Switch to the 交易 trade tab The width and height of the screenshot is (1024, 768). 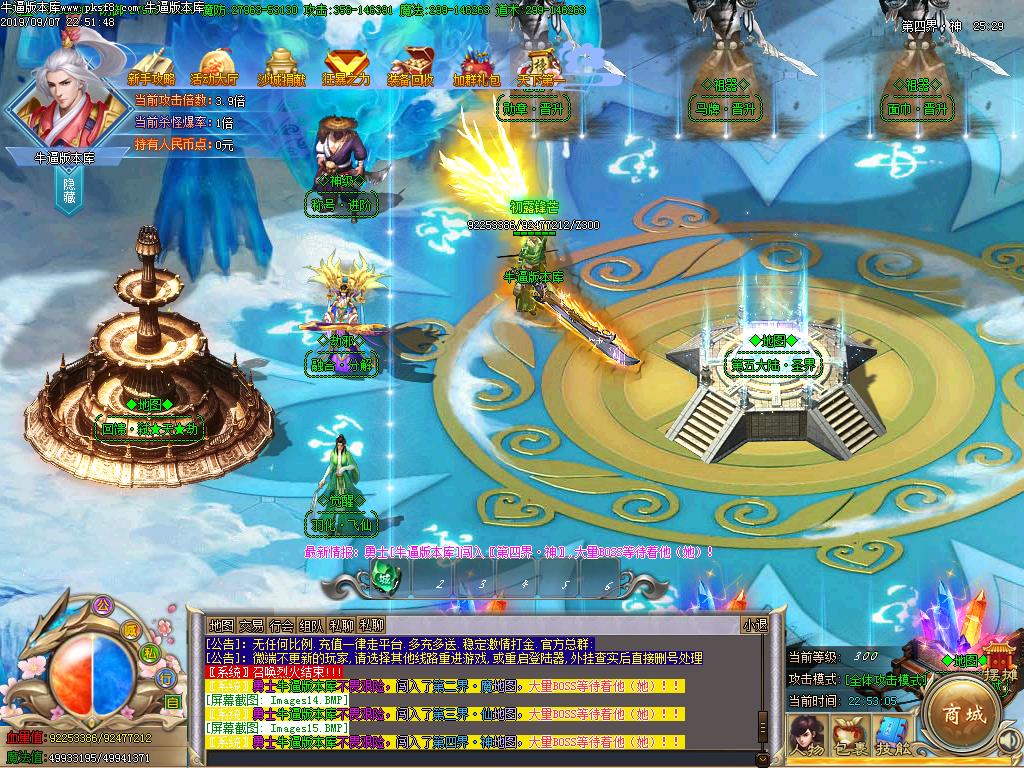pyautogui.click(x=252, y=626)
